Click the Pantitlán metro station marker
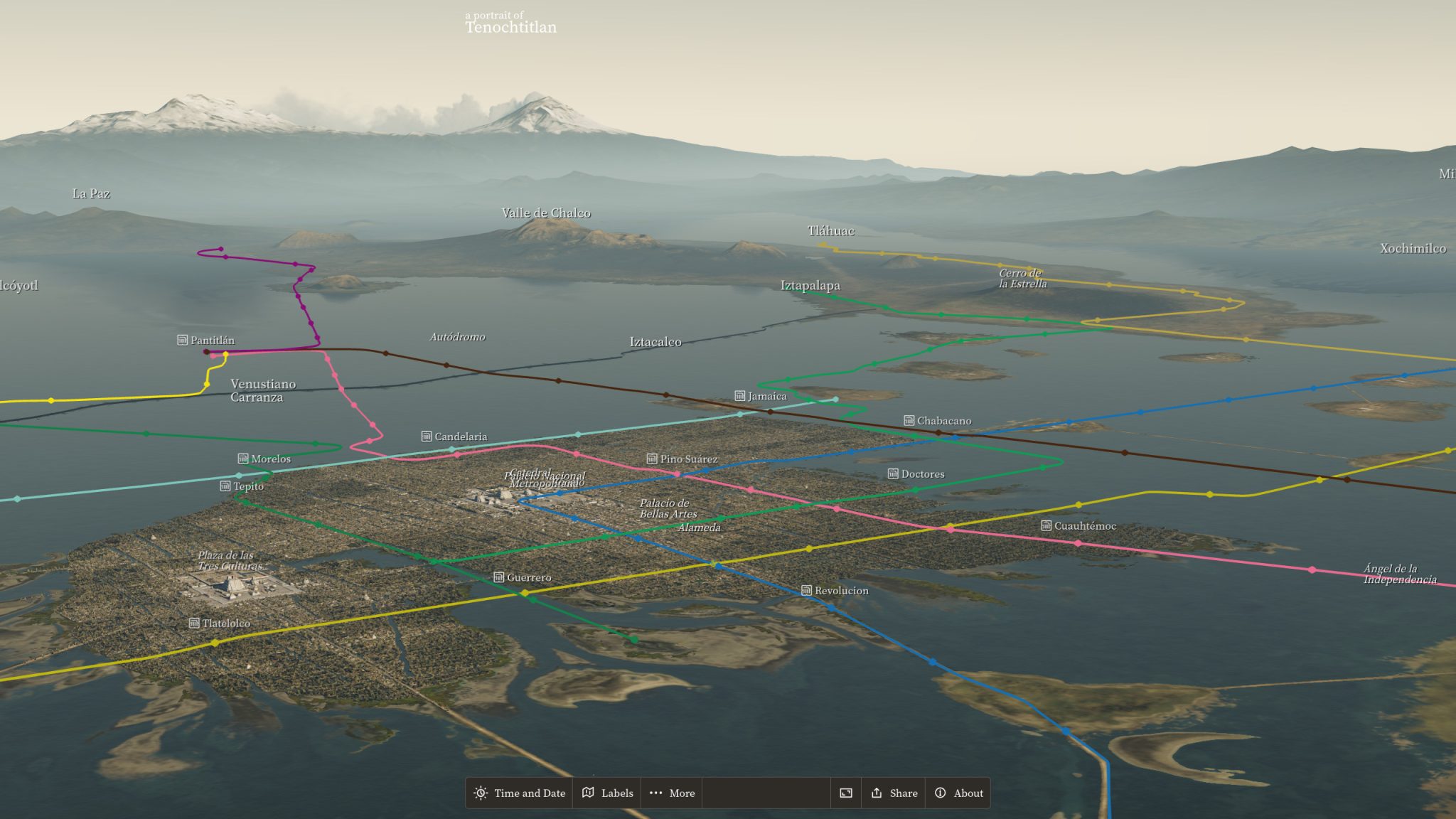Image resolution: width=1456 pixels, height=819 pixels. click(x=183, y=340)
